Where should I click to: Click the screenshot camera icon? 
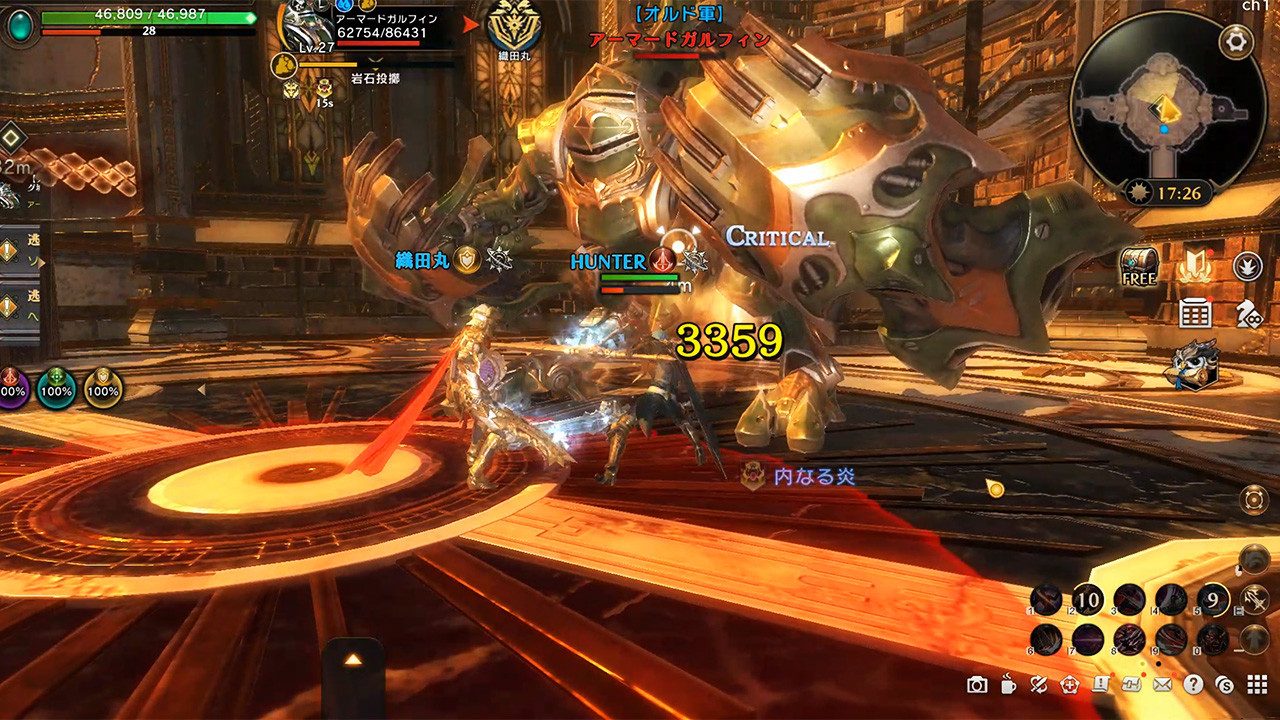977,684
